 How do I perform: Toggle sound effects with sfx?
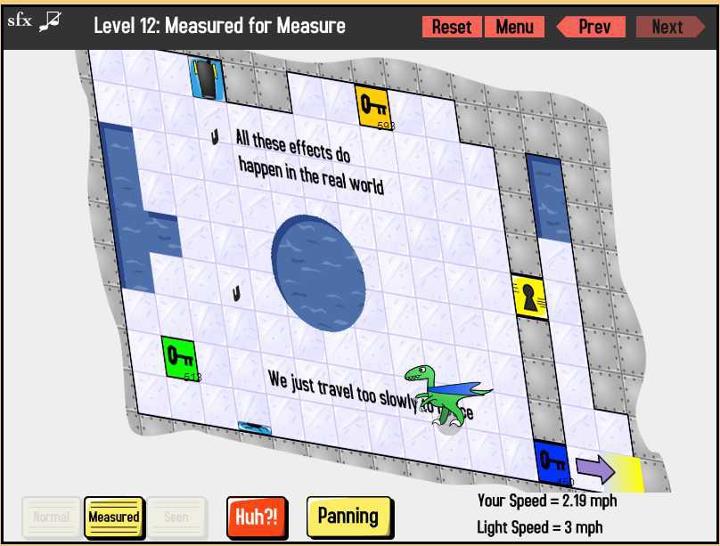pos(19,20)
